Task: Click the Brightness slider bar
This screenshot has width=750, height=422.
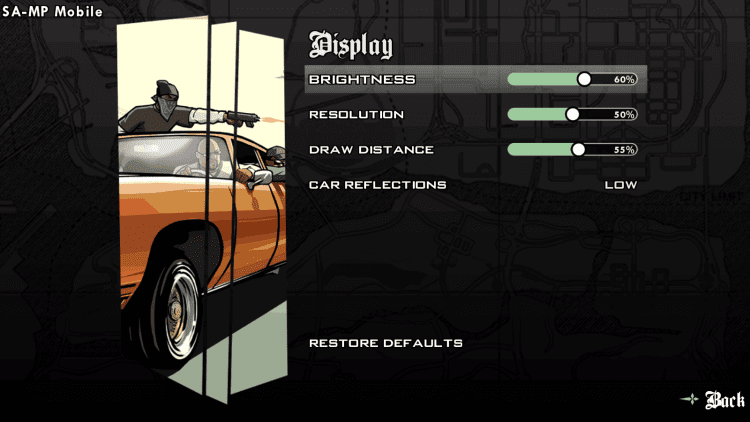Action: pos(572,79)
